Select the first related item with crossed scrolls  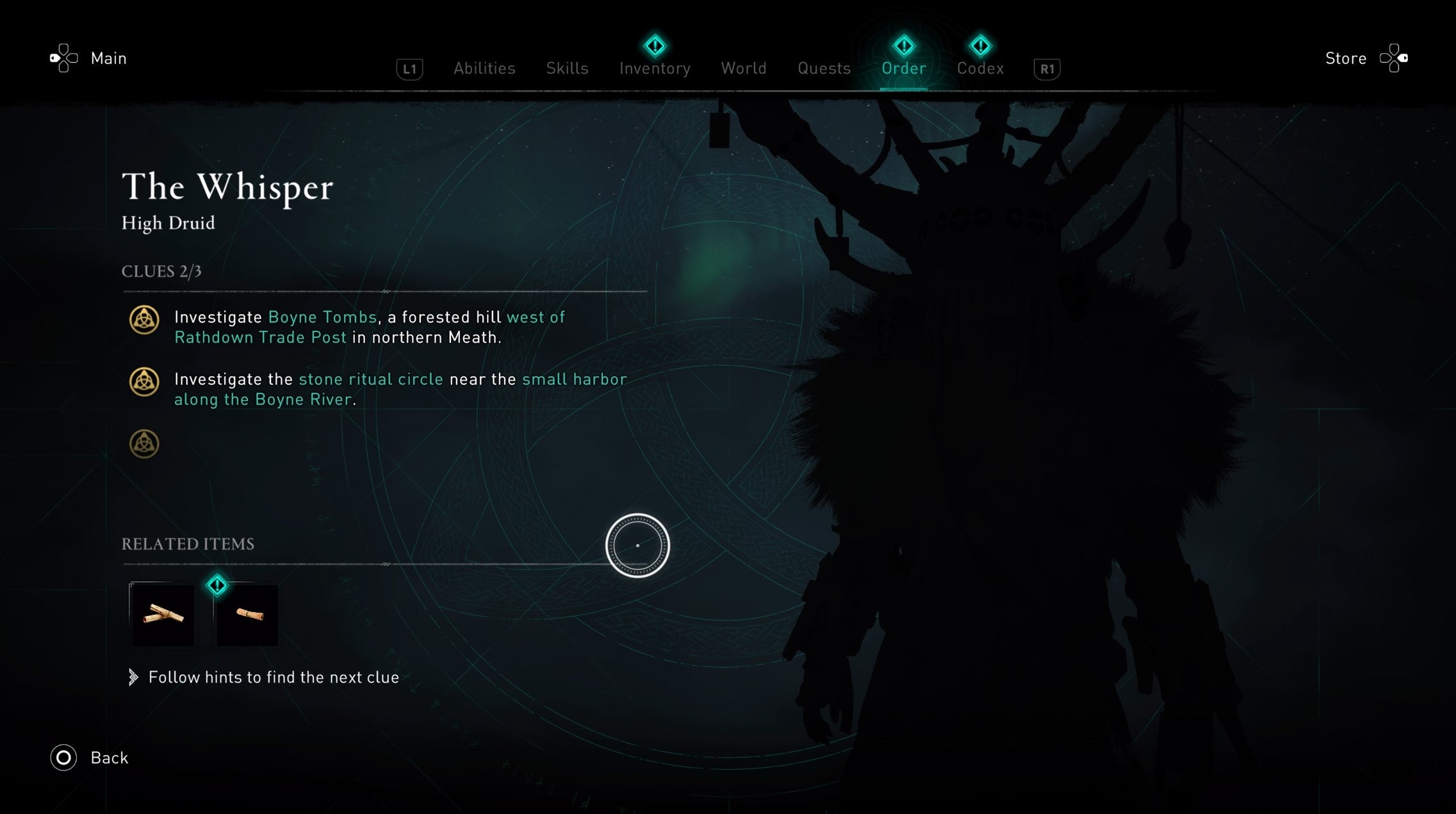(163, 615)
